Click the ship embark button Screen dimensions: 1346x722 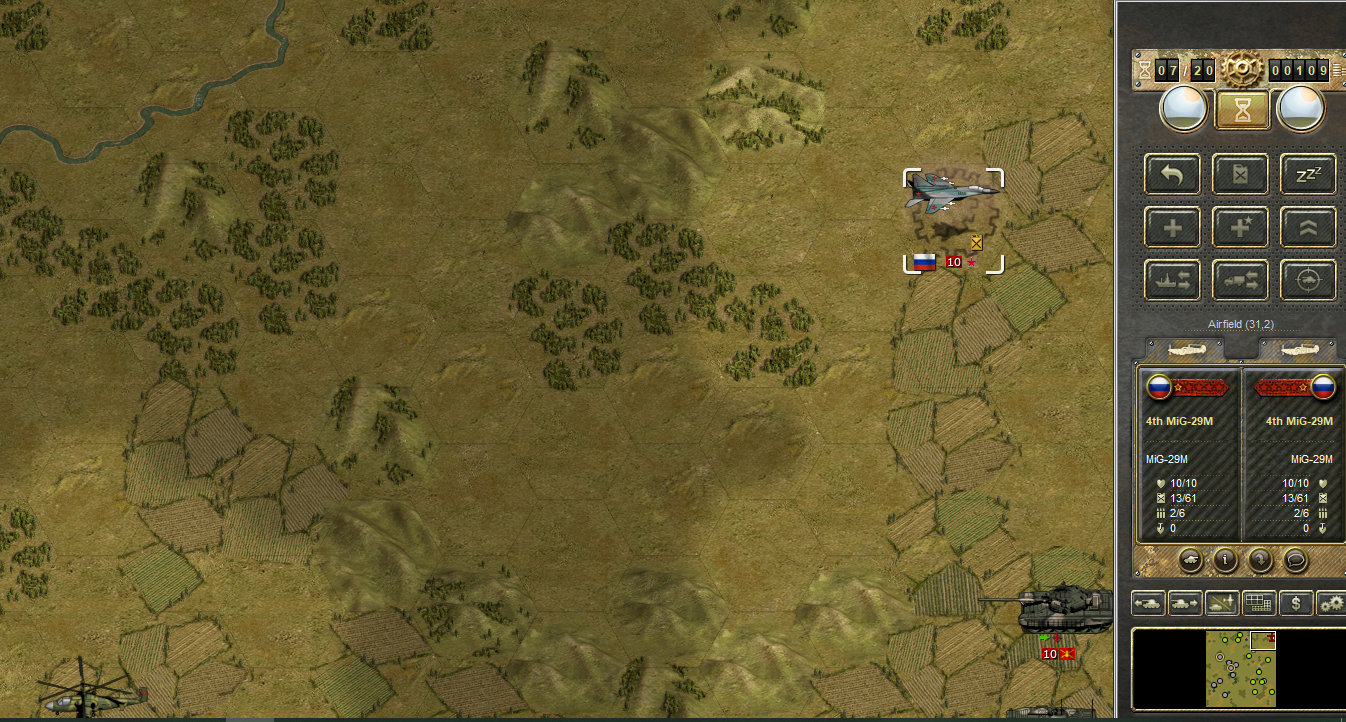tap(1173, 280)
